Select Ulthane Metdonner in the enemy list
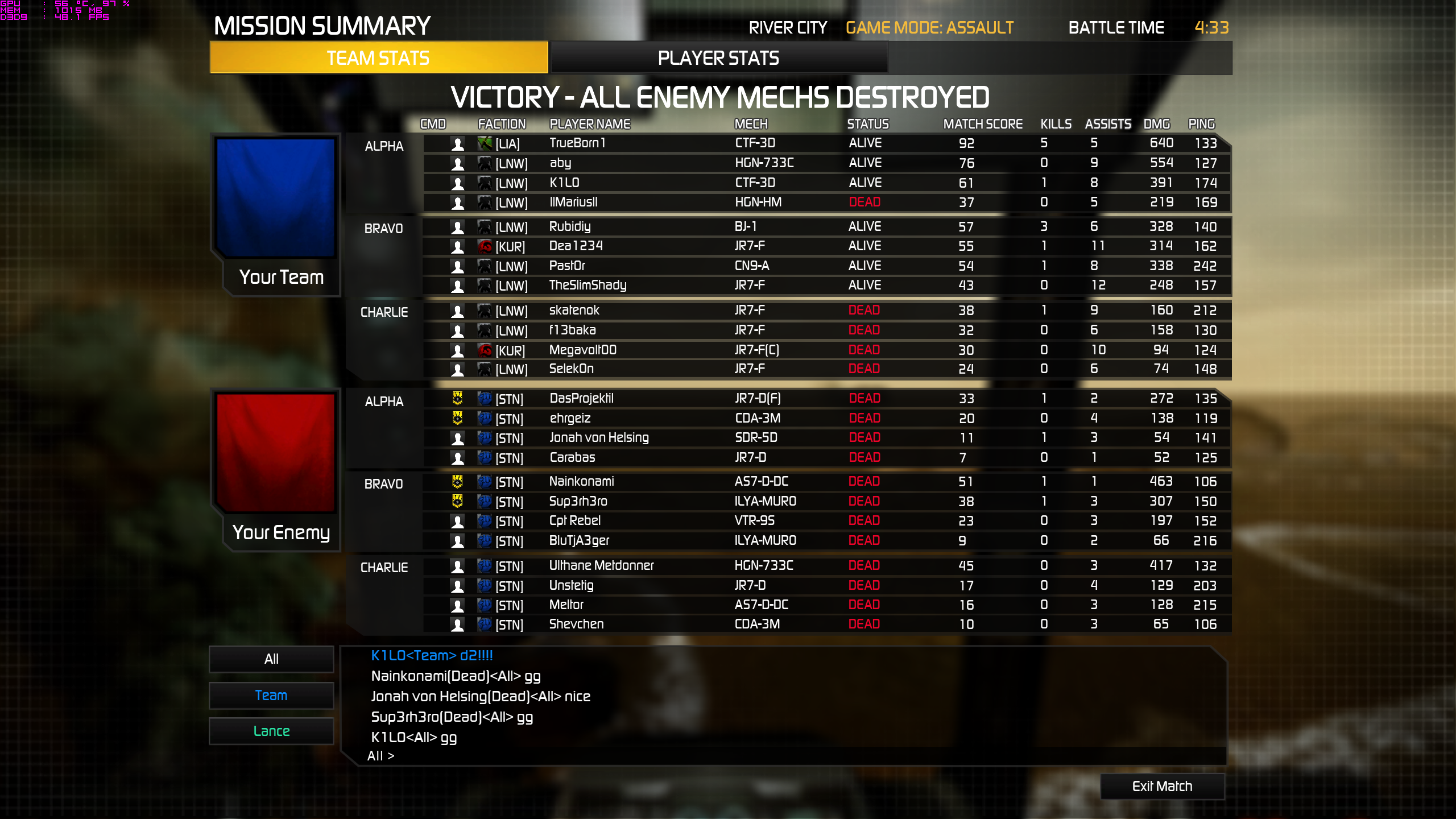Viewport: 1456px width, 819px height. pyautogui.click(x=601, y=565)
